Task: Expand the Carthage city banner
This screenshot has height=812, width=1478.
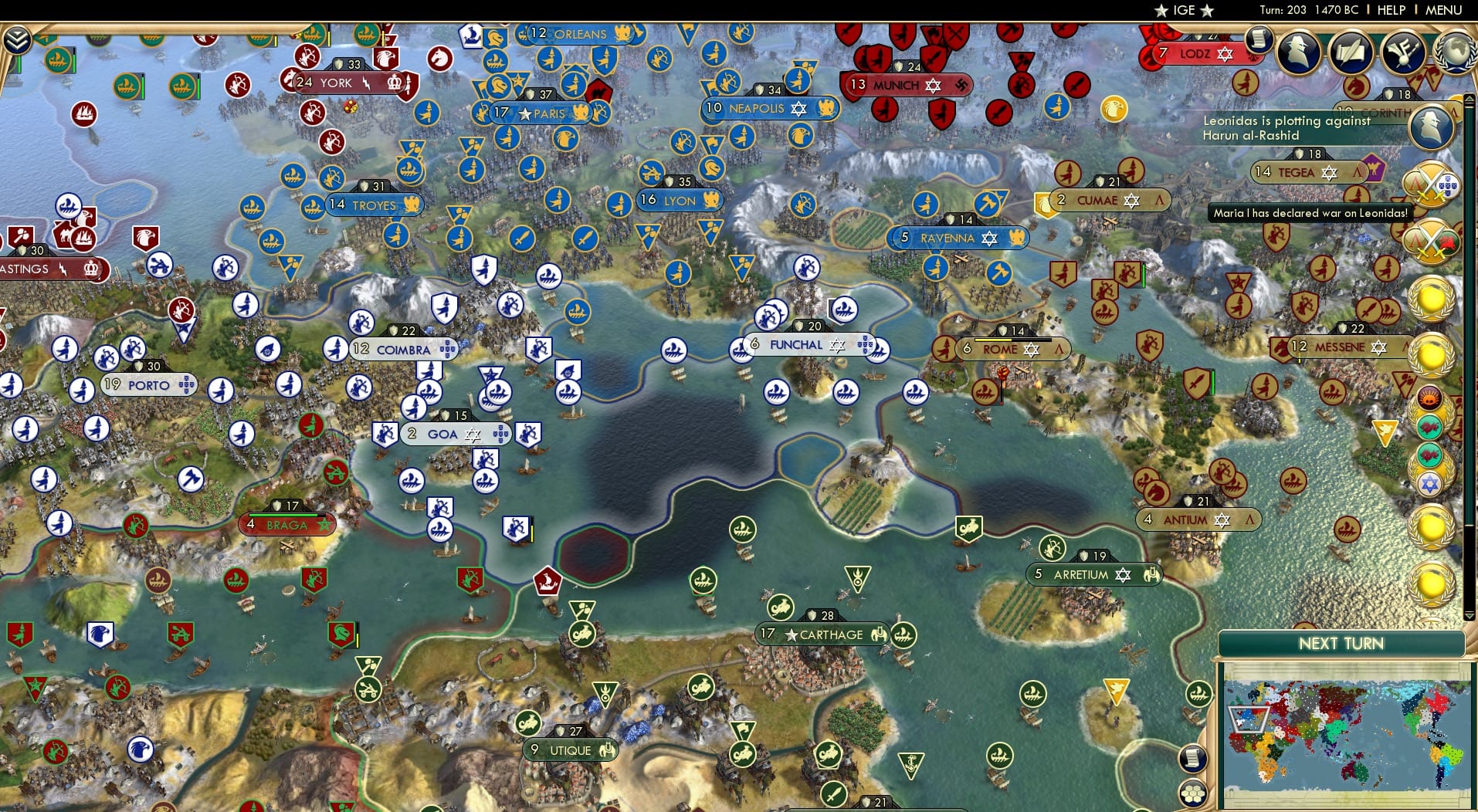Action: [819, 634]
